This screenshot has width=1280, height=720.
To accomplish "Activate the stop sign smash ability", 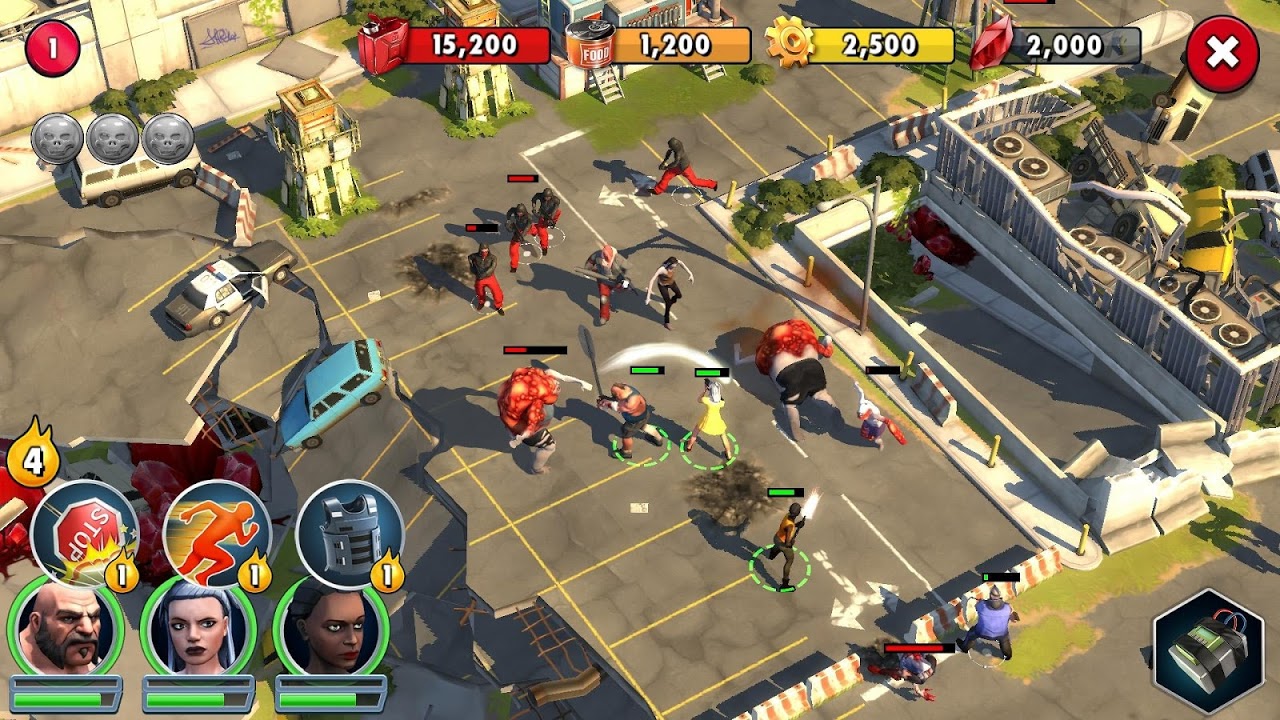I will coord(83,533).
